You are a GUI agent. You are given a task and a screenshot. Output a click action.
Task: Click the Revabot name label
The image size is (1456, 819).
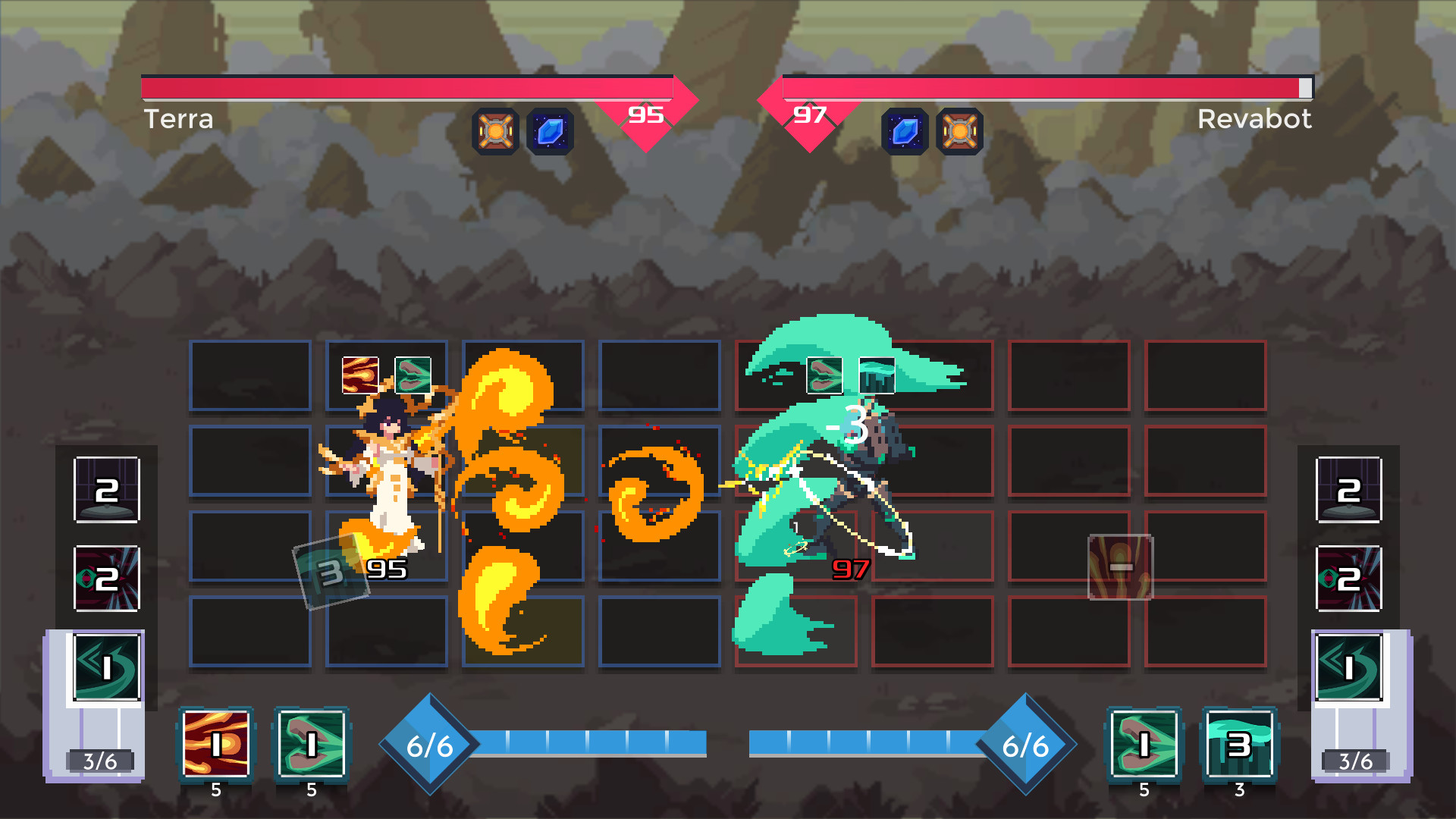[x=1254, y=119]
